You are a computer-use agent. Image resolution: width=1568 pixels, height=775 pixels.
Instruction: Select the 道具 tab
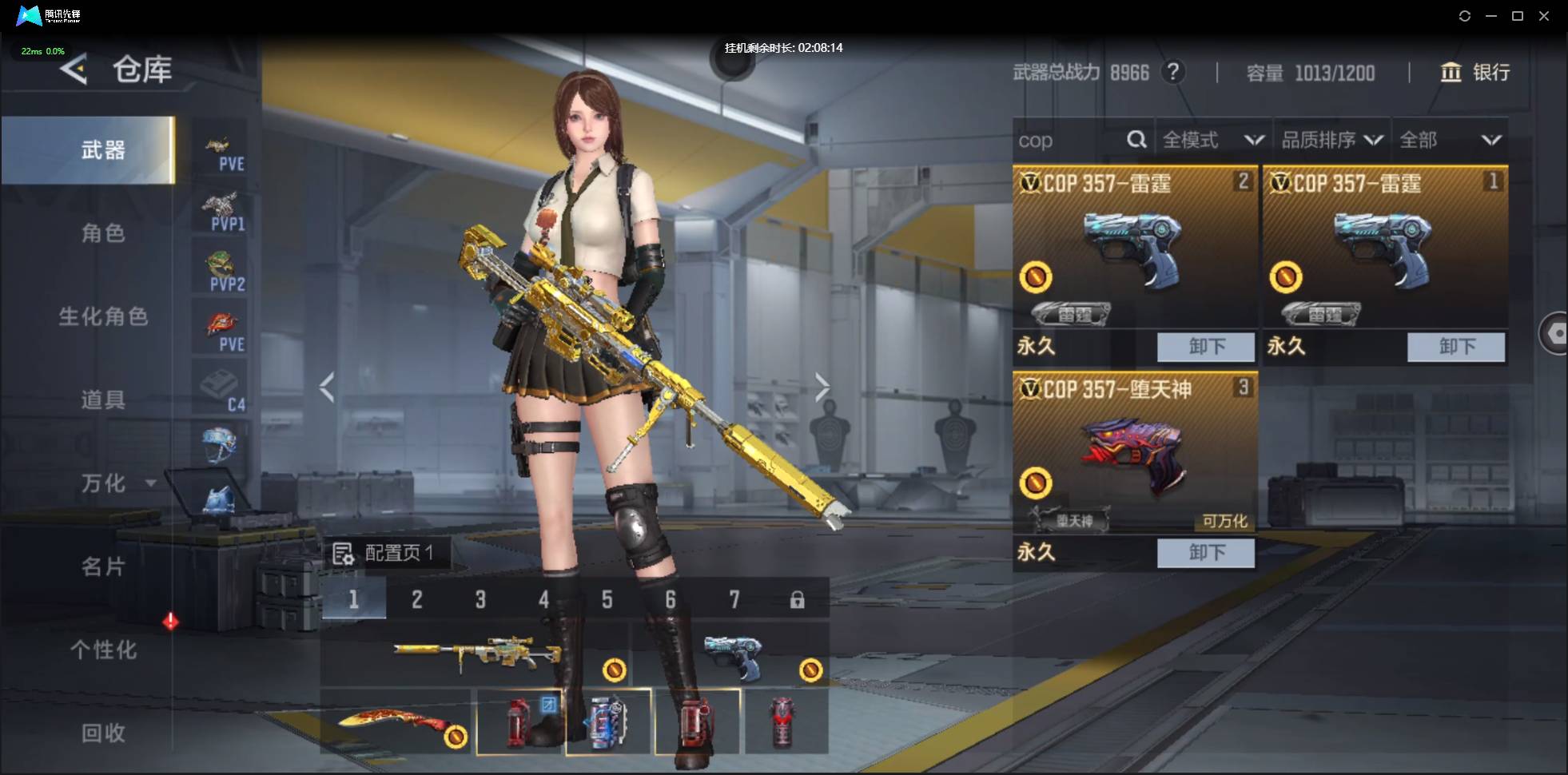click(x=103, y=399)
